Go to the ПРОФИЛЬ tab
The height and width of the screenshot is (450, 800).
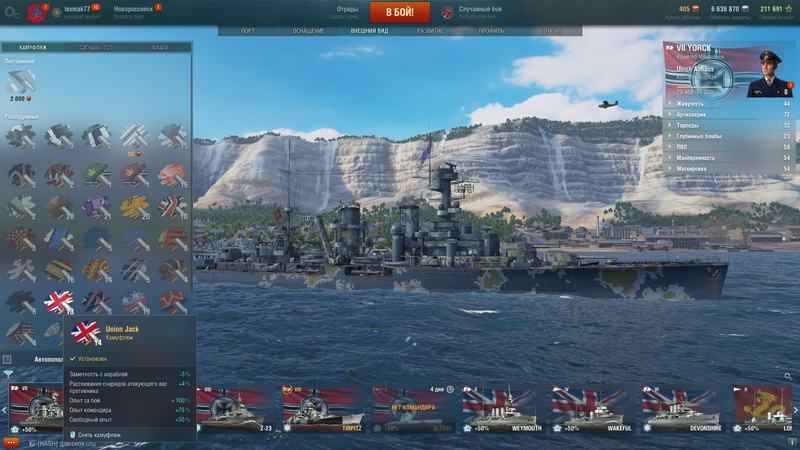[x=491, y=31]
